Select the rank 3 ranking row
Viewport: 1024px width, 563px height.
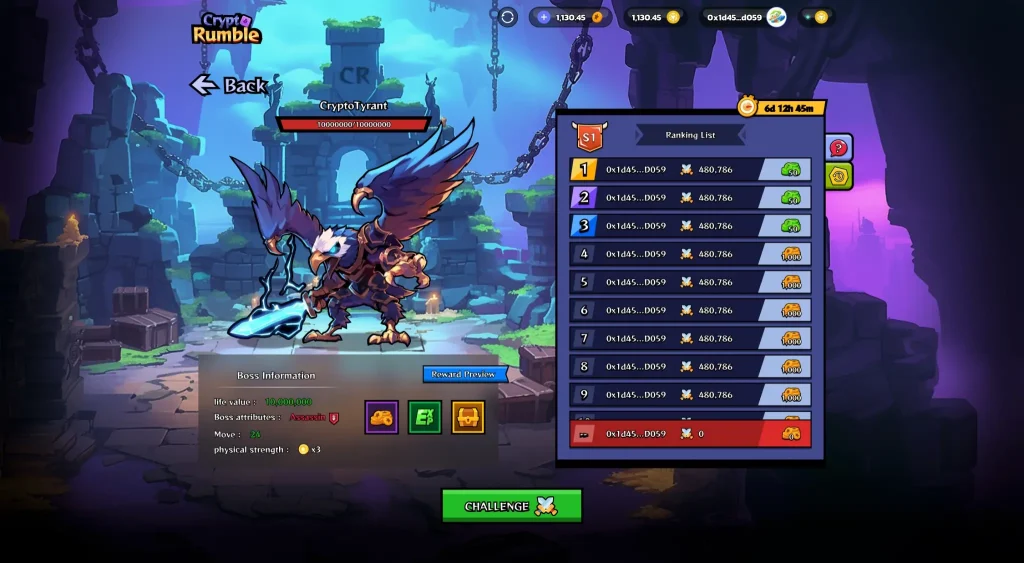[x=690, y=226]
